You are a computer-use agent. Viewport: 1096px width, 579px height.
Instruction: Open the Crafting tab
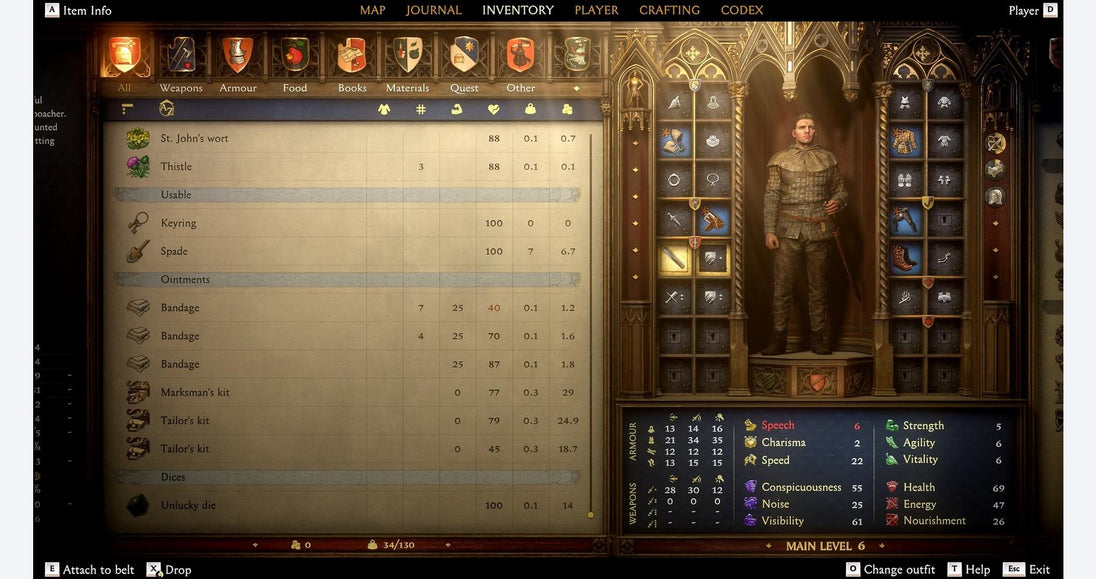[x=669, y=10]
